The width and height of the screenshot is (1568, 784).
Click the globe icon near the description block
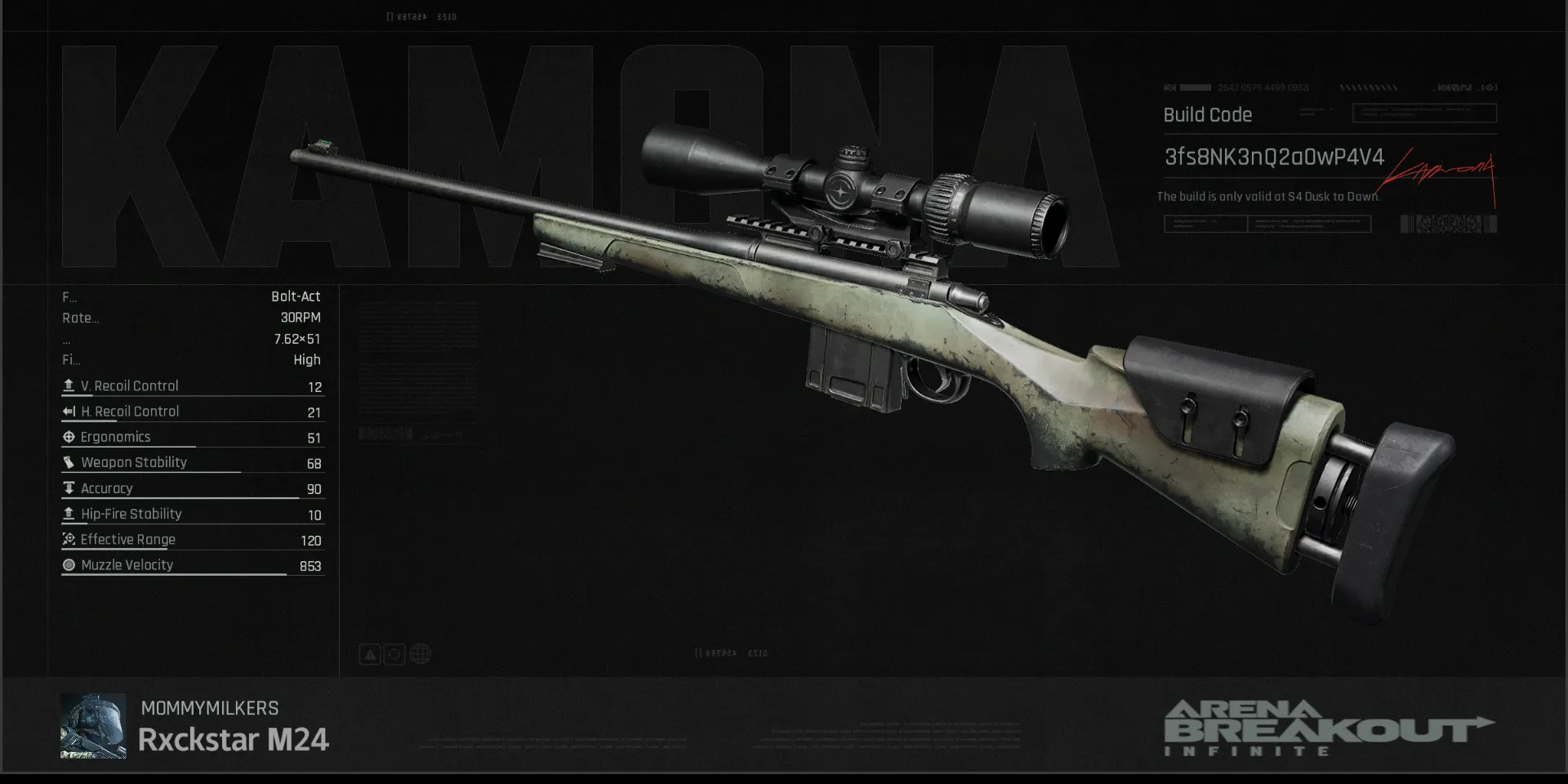click(421, 653)
